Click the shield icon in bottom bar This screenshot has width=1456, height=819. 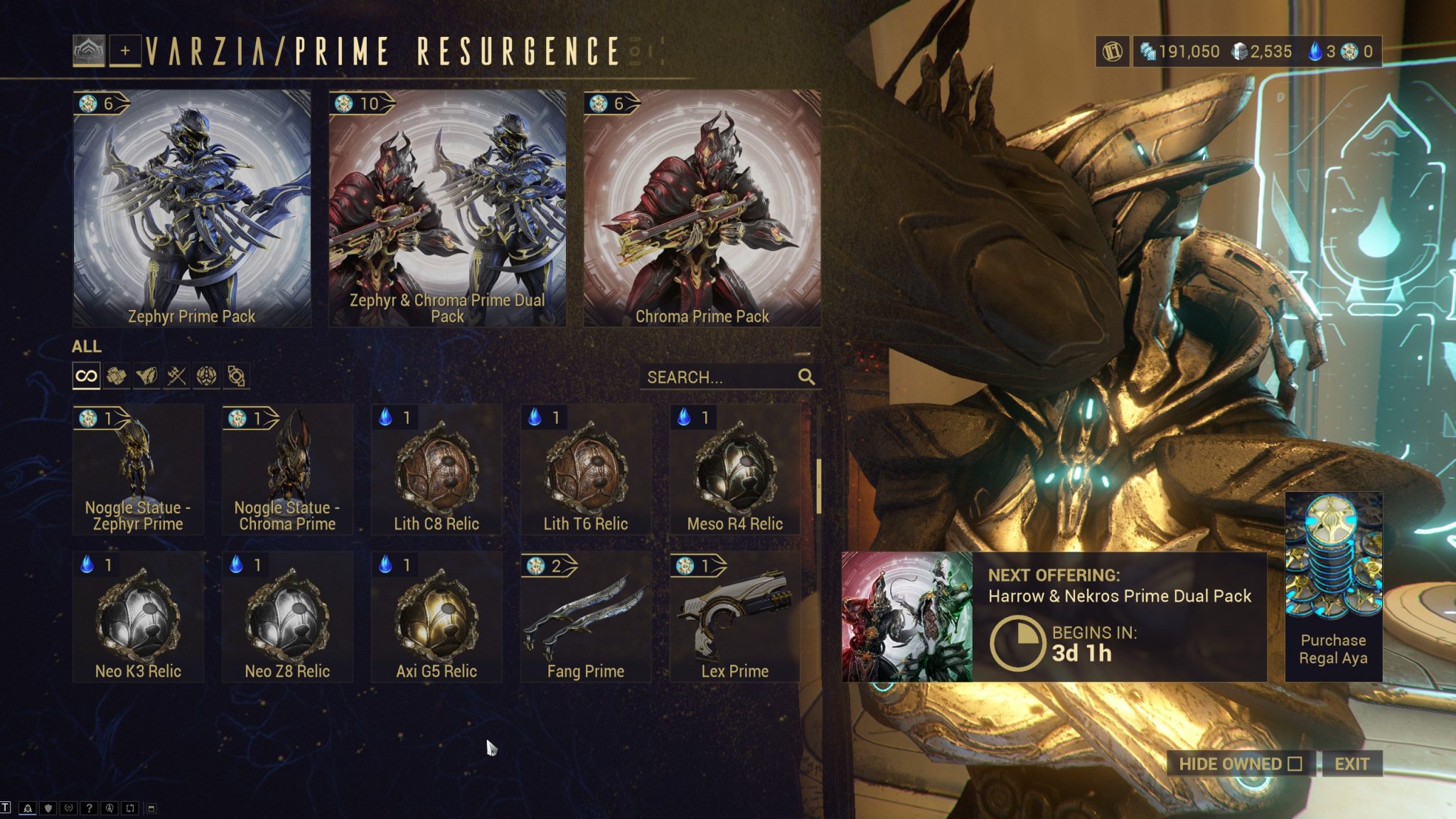tap(47, 808)
